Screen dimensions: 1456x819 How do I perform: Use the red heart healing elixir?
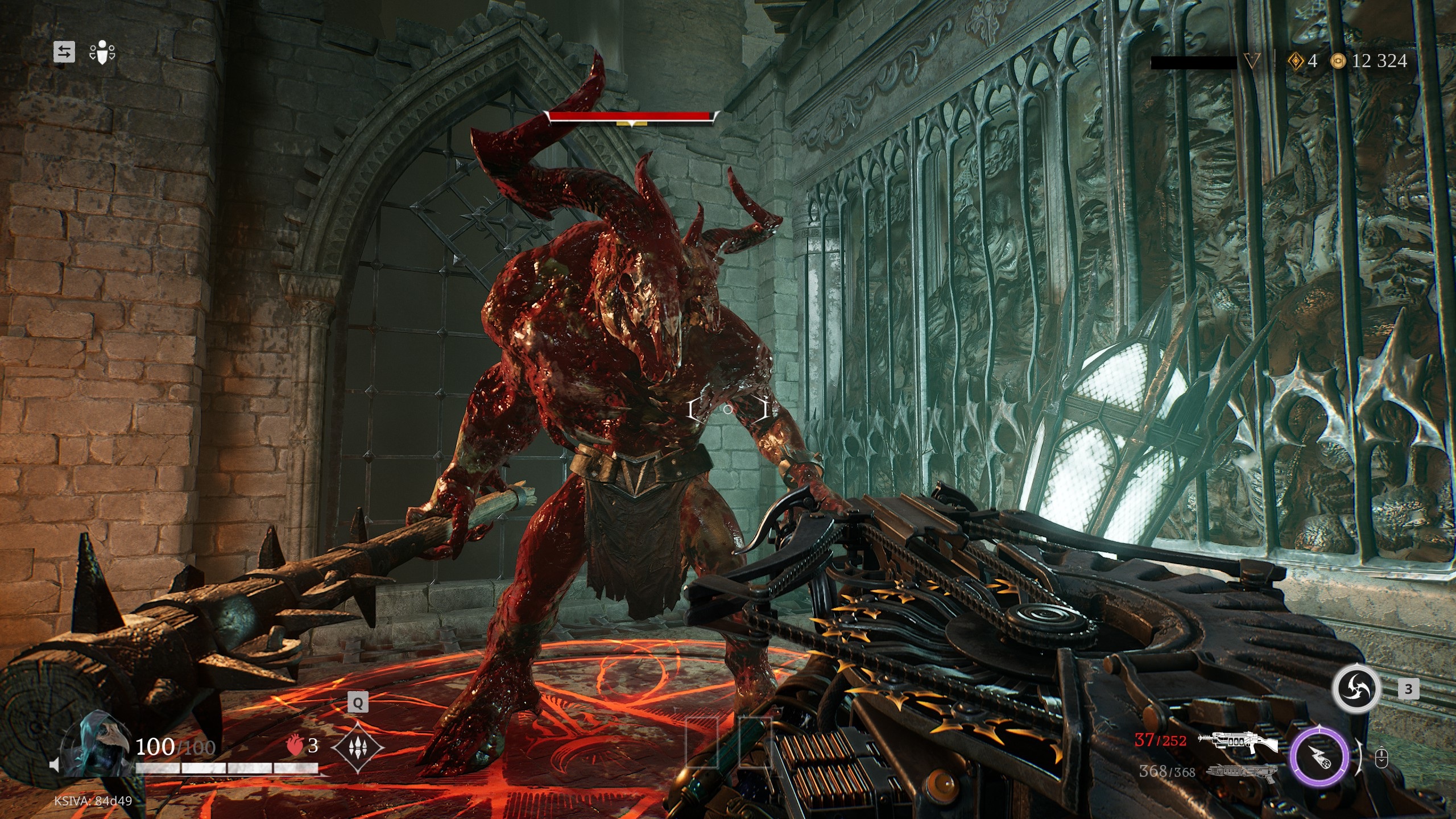[295, 746]
